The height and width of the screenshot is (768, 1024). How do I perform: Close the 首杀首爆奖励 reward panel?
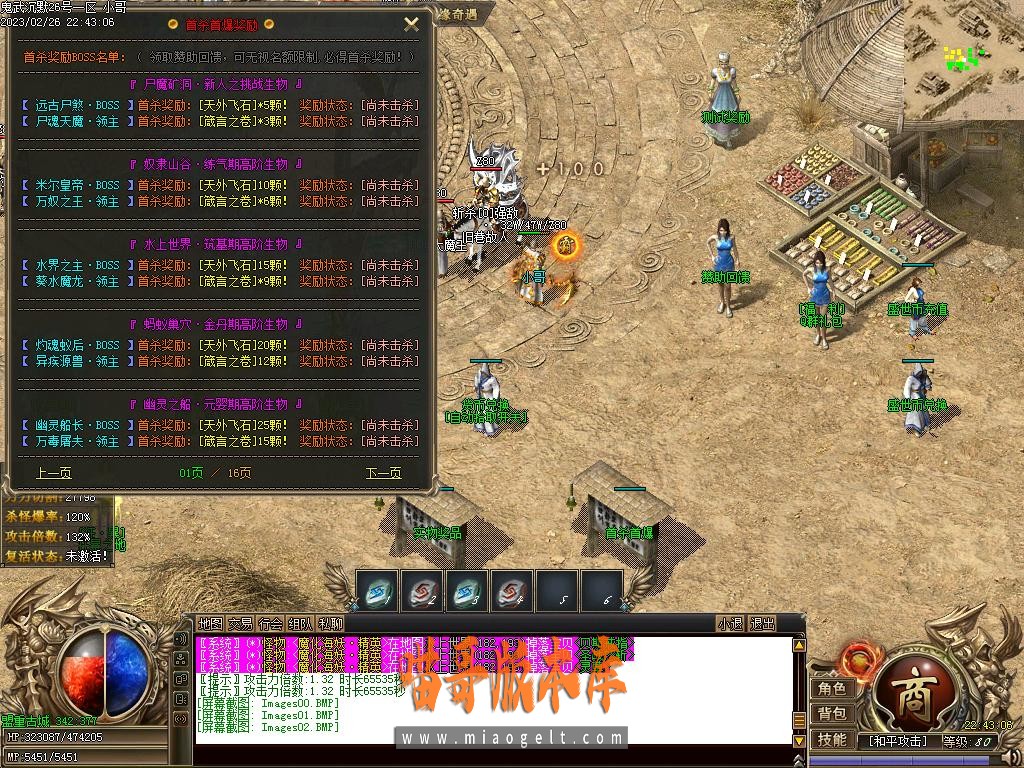[411, 24]
